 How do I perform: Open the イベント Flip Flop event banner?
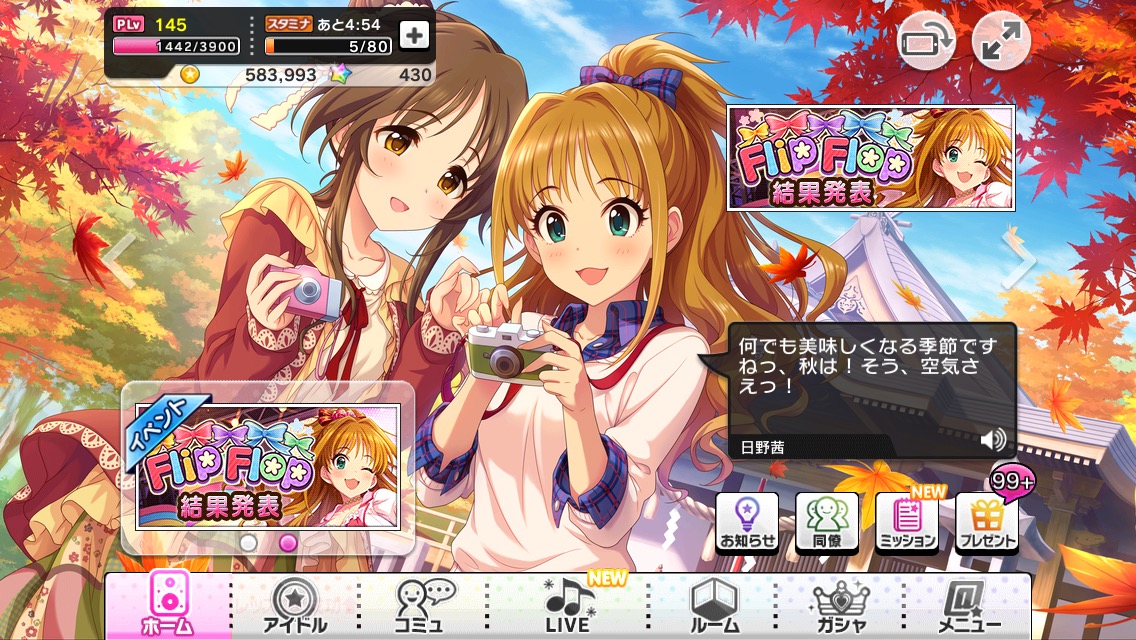click(x=266, y=466)
